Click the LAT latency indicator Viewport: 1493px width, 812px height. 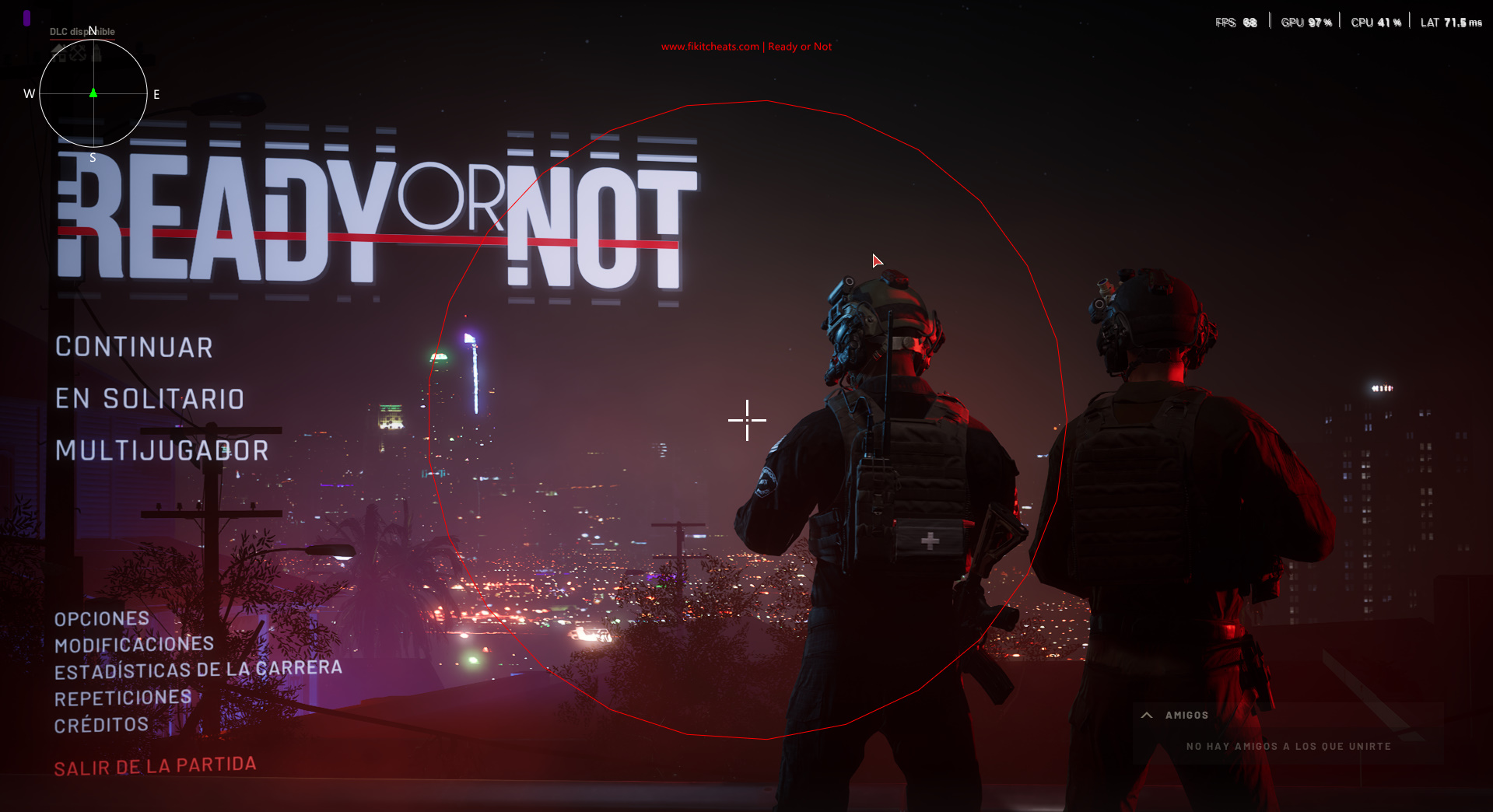pyautogui.click(x=1450, y=22)
